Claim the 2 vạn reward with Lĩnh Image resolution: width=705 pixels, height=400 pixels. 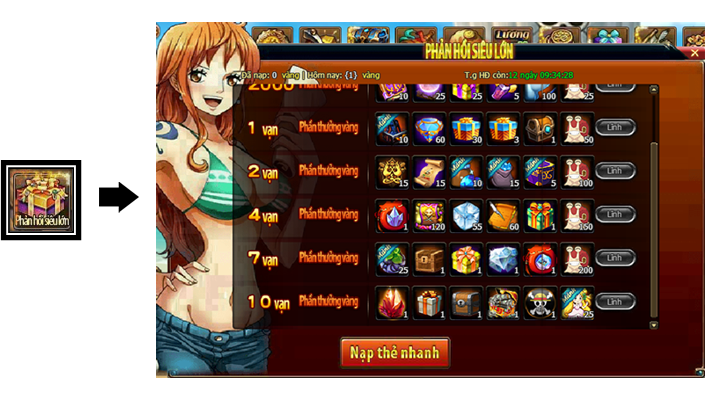tap(615, 171)
